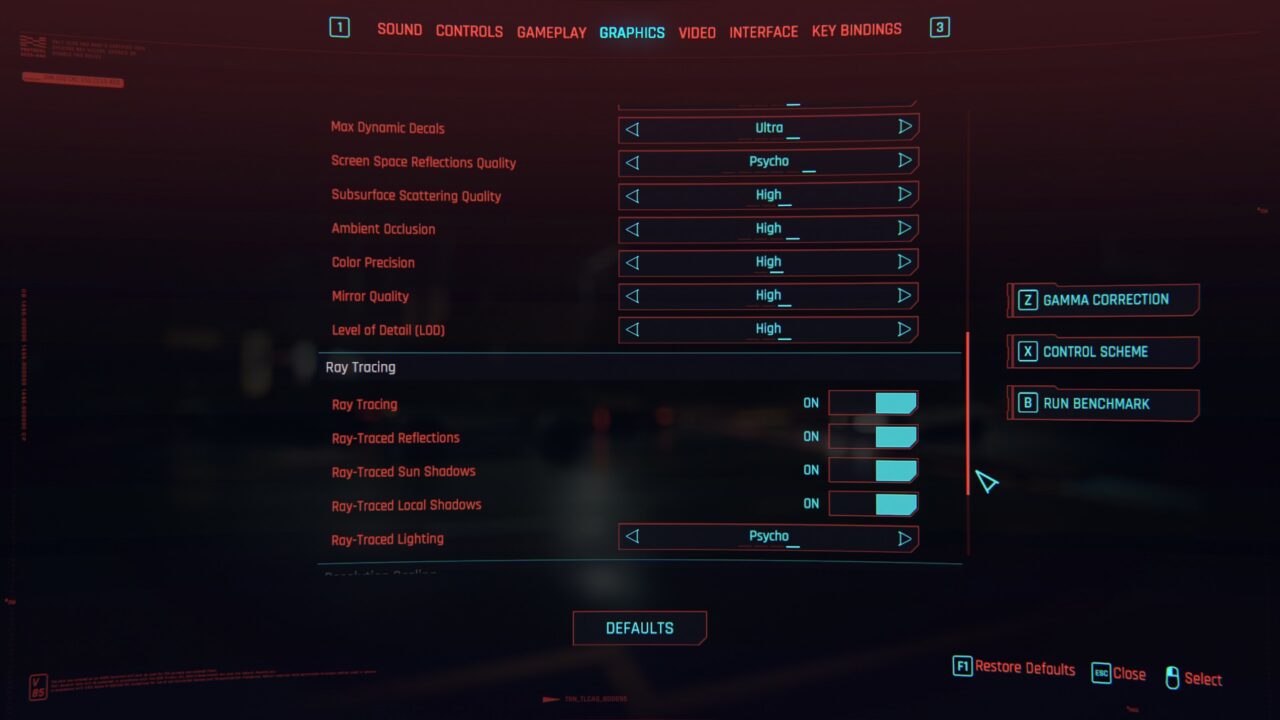Click the Psycho value on Ray-Traced Lighting
This screenshot has width=1280, height=720.
pos(768,537)
